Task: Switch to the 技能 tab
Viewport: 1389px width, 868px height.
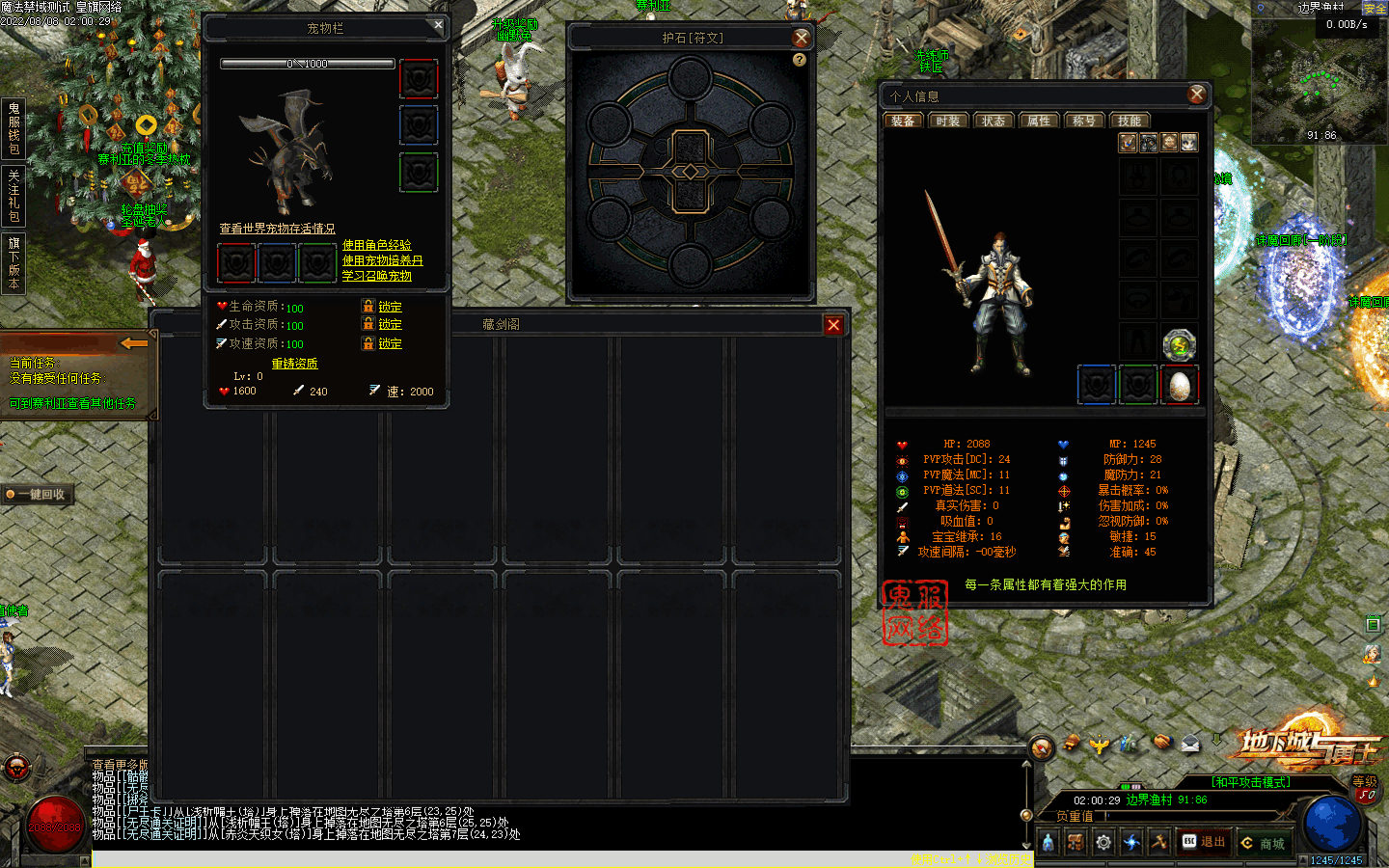Action: (1130, 121)
